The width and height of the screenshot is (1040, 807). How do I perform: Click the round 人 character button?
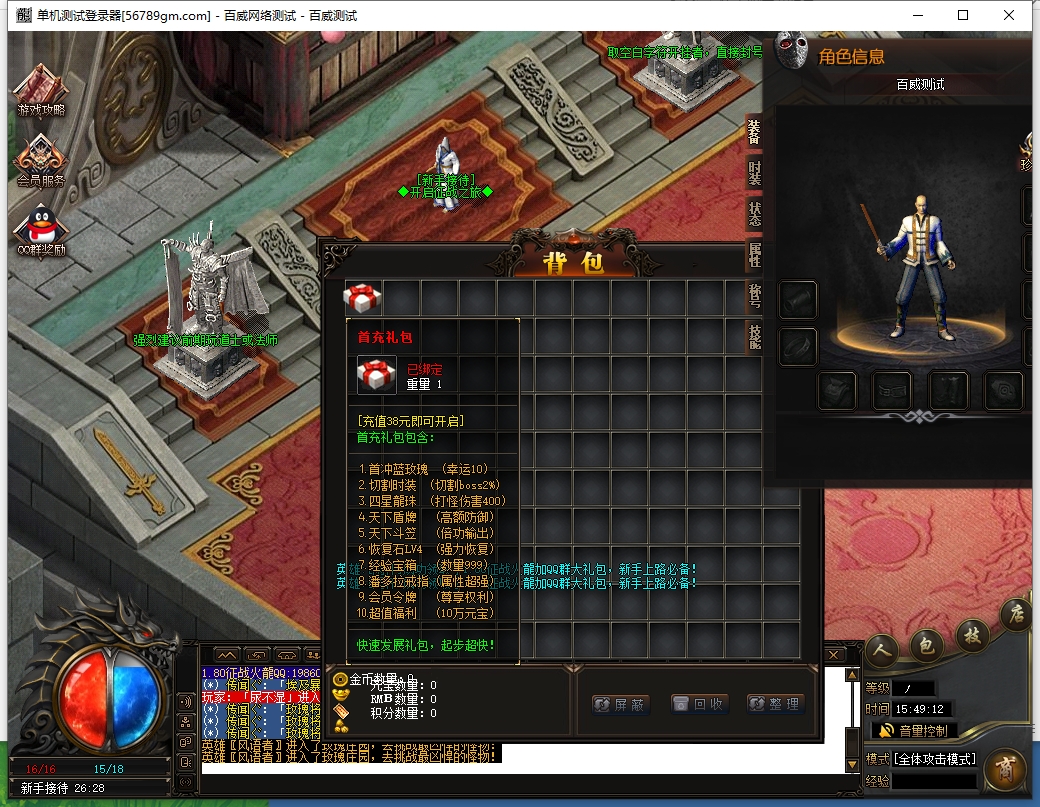tap(881, 648)
